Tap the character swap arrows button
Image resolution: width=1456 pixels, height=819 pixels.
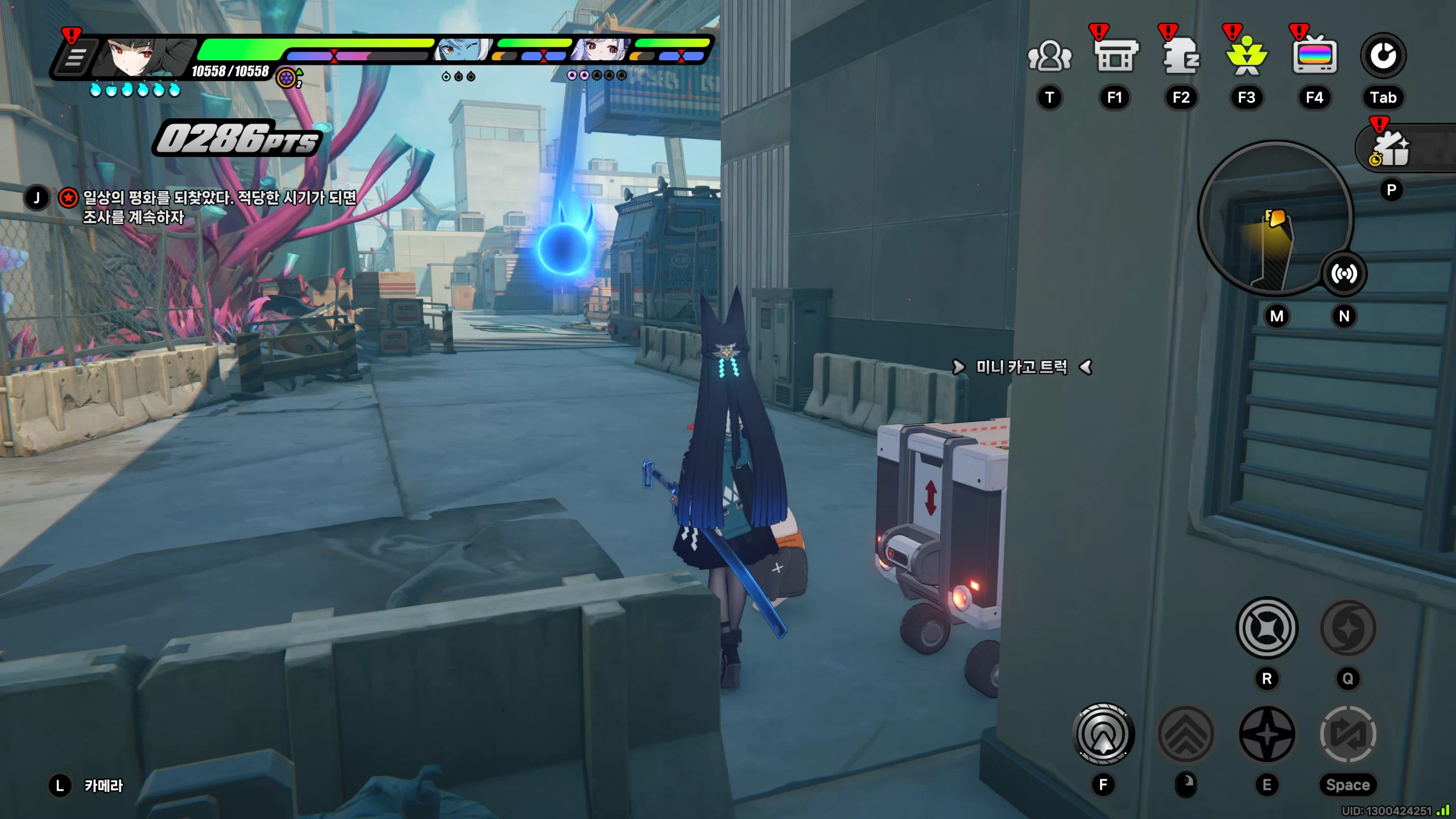[1347, 734]
